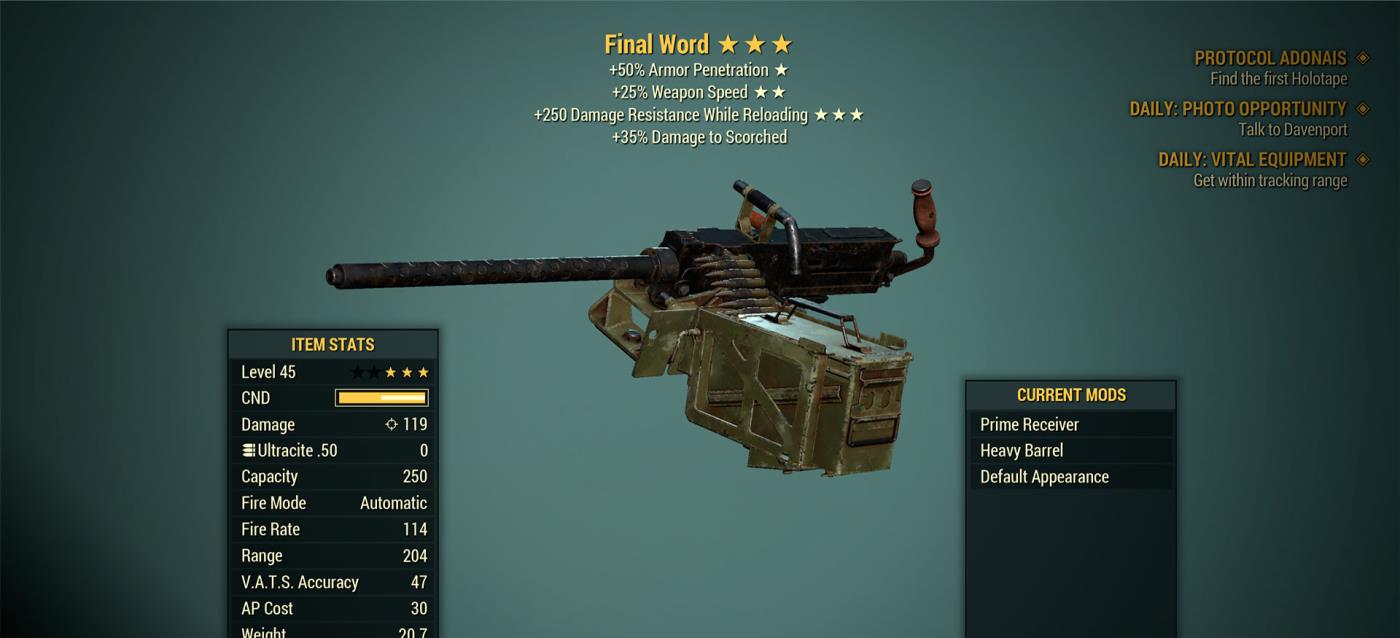Screen dimensions: 1400x638
Task: Select Daily: Photo Opportunity quest objective
Action: point(1238,109)
